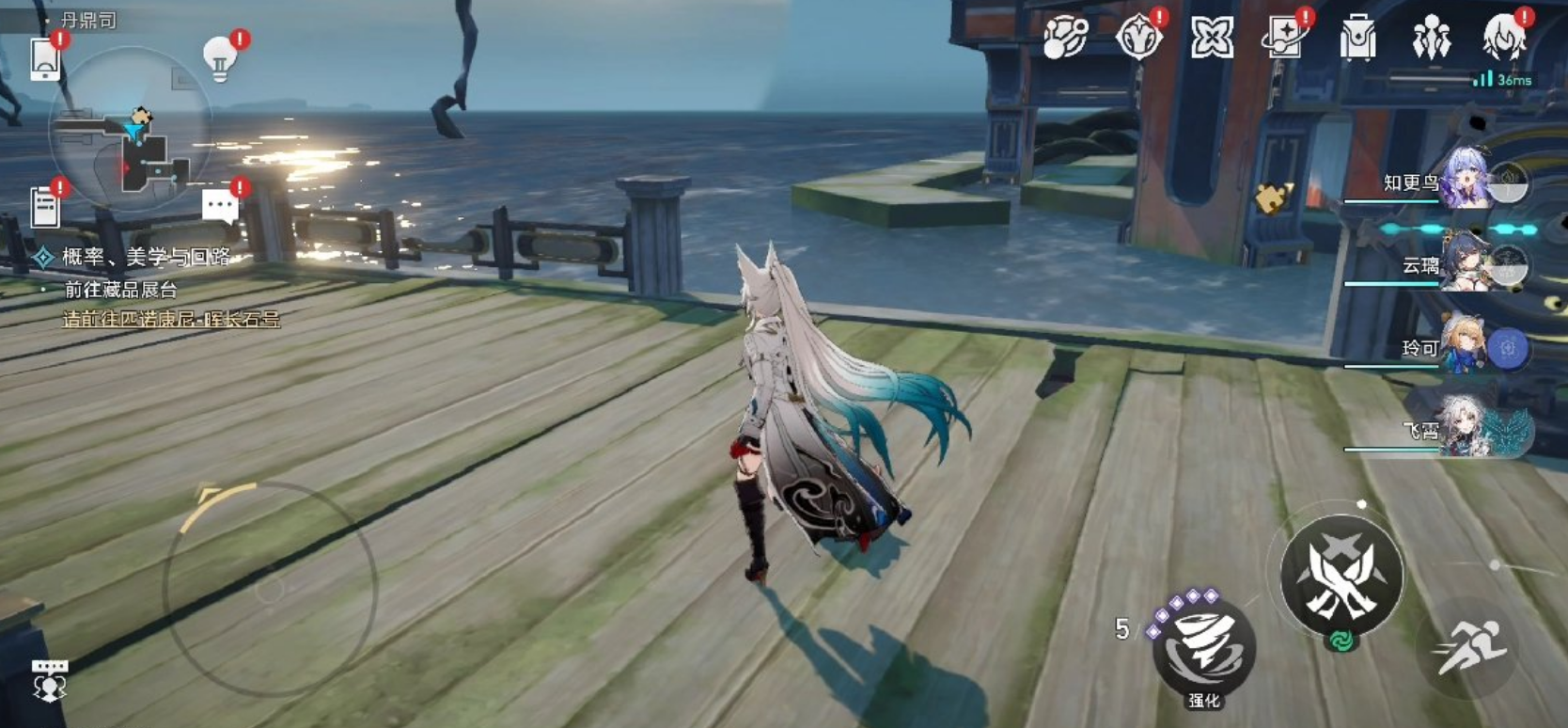Open the backpack inventory

[1357, 39]
